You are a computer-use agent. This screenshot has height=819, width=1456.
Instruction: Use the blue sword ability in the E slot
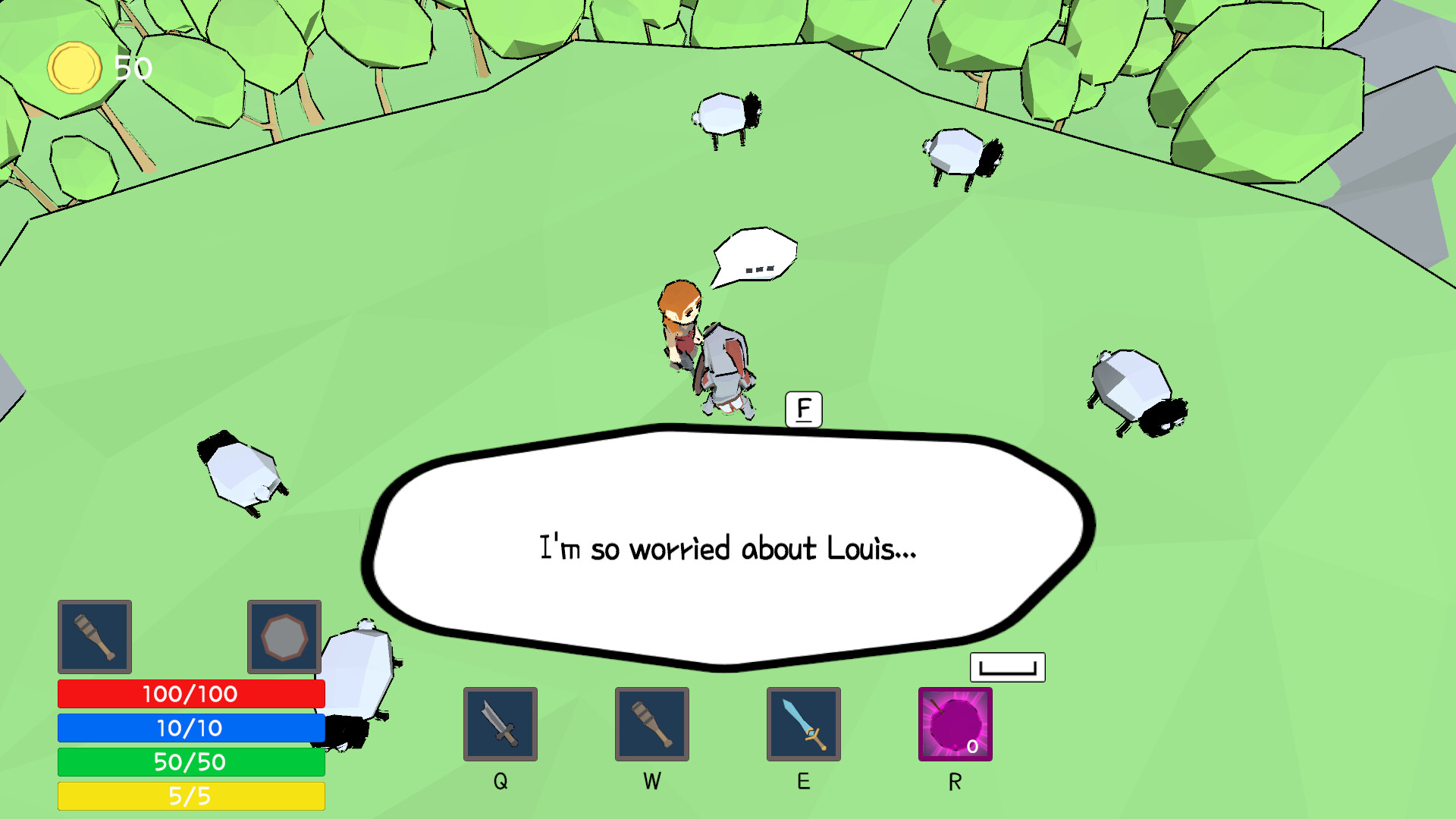804,723
